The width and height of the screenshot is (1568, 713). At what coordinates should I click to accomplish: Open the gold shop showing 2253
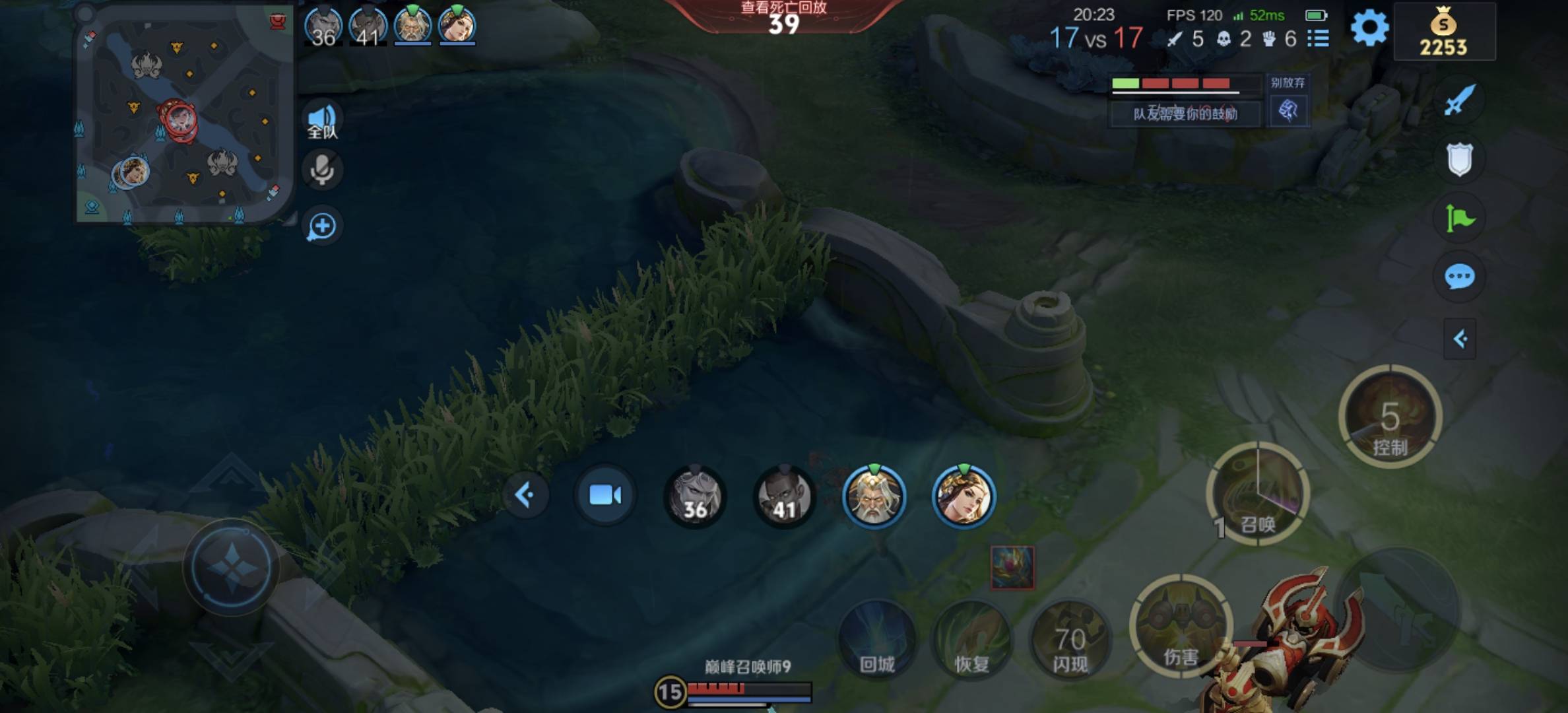click(1443, 33)
